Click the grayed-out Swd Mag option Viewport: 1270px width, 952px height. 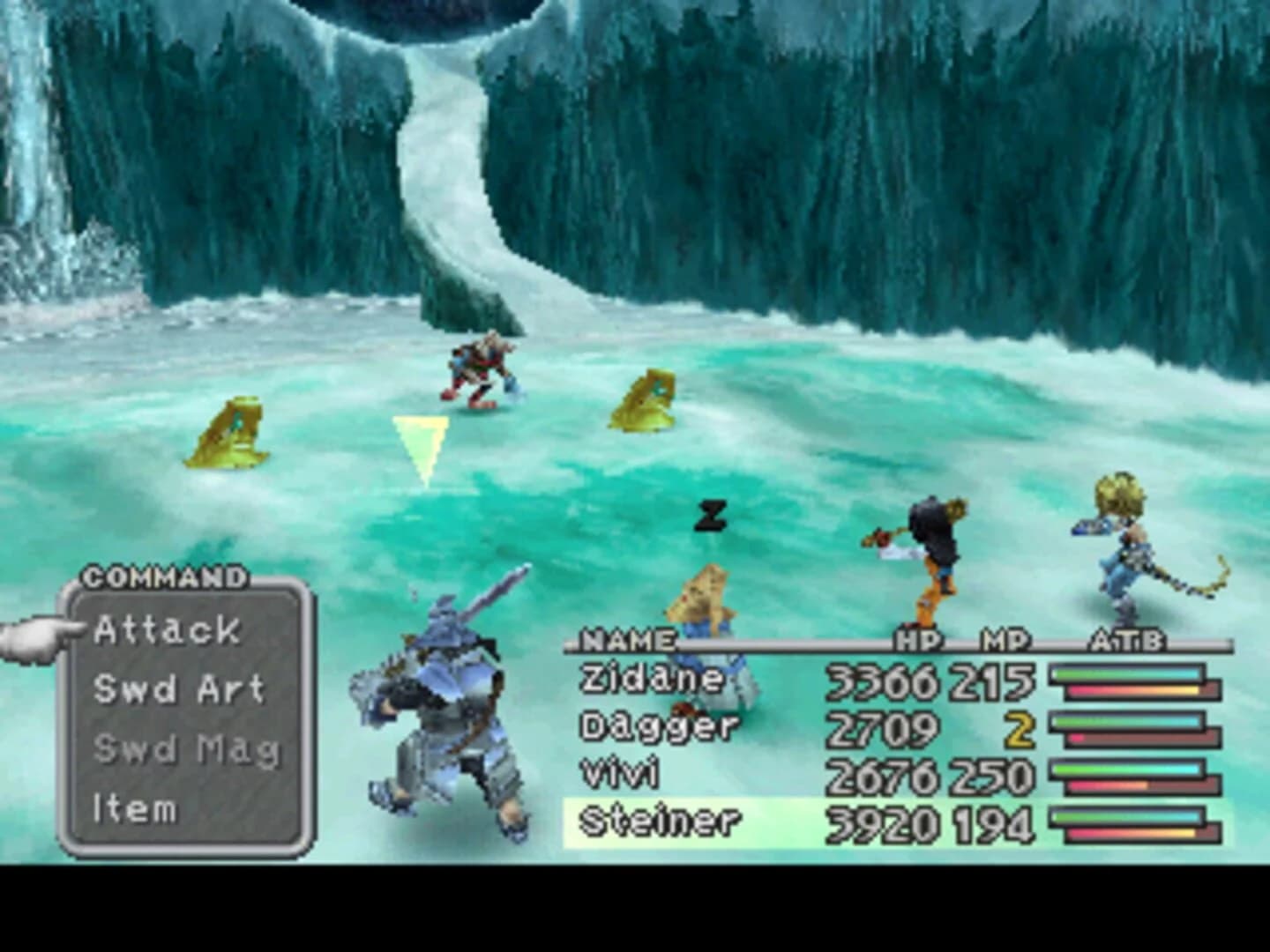tap(185, 748)
